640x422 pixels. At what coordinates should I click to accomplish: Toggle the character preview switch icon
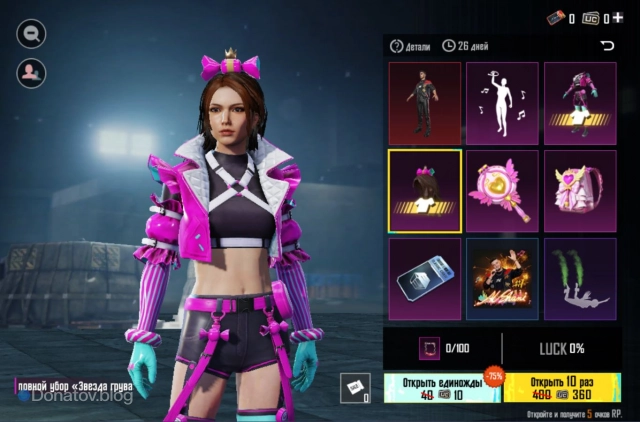[x=31, y=72]
